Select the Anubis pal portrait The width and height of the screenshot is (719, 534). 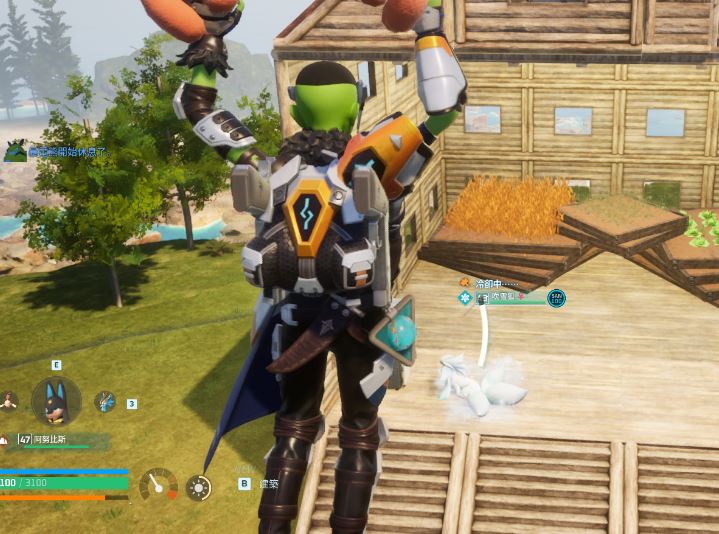[x=56, y=401]
